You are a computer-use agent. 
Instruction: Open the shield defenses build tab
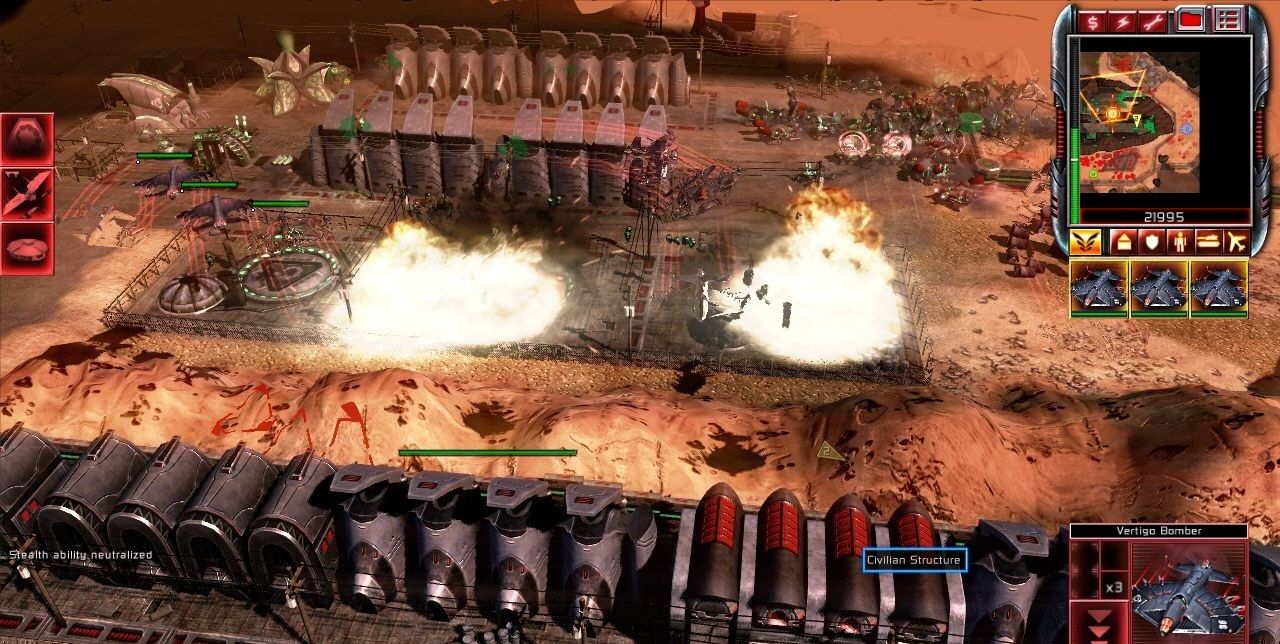coord(1150,241)
